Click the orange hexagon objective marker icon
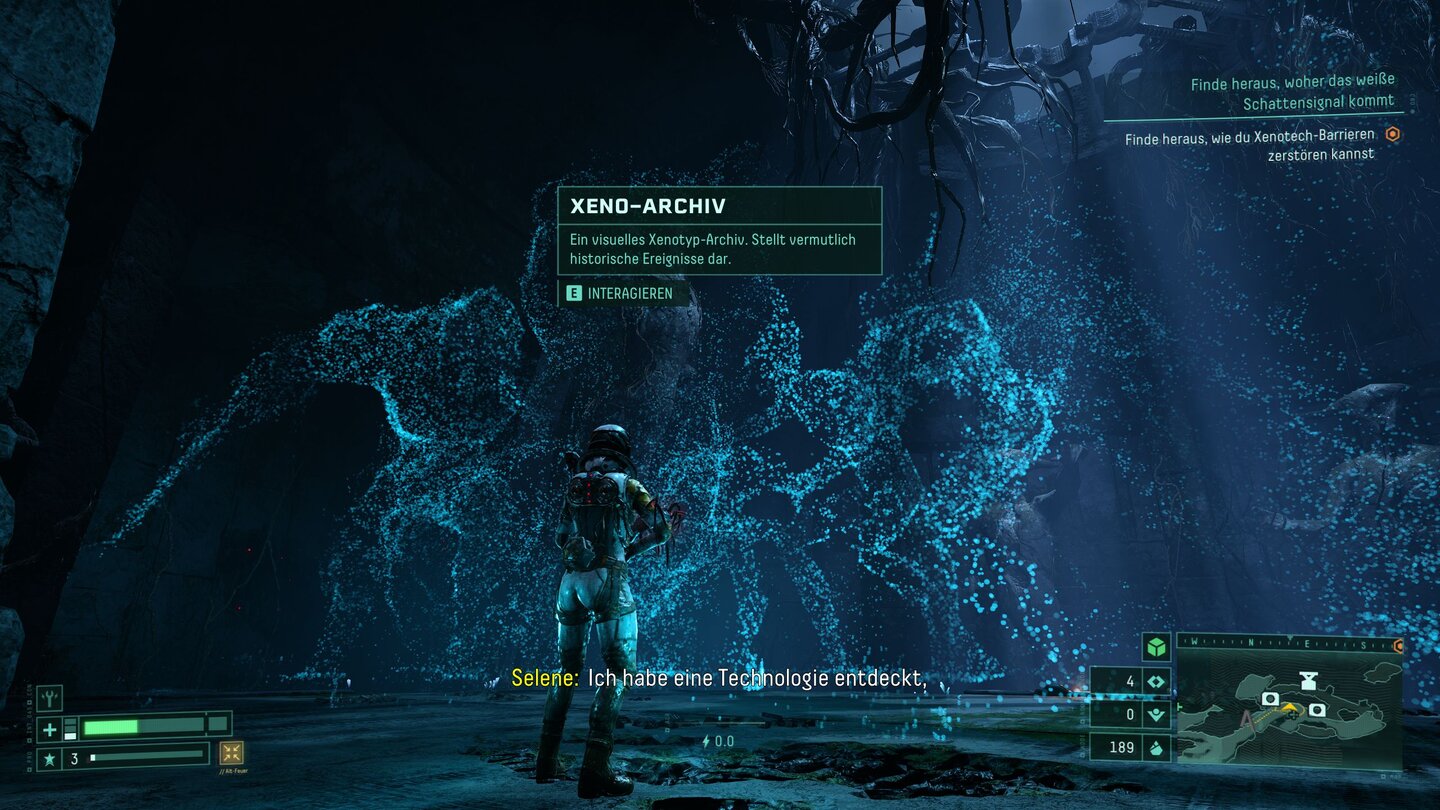The width and height of the screenshot is (1440, 810). click(1394, 135)
